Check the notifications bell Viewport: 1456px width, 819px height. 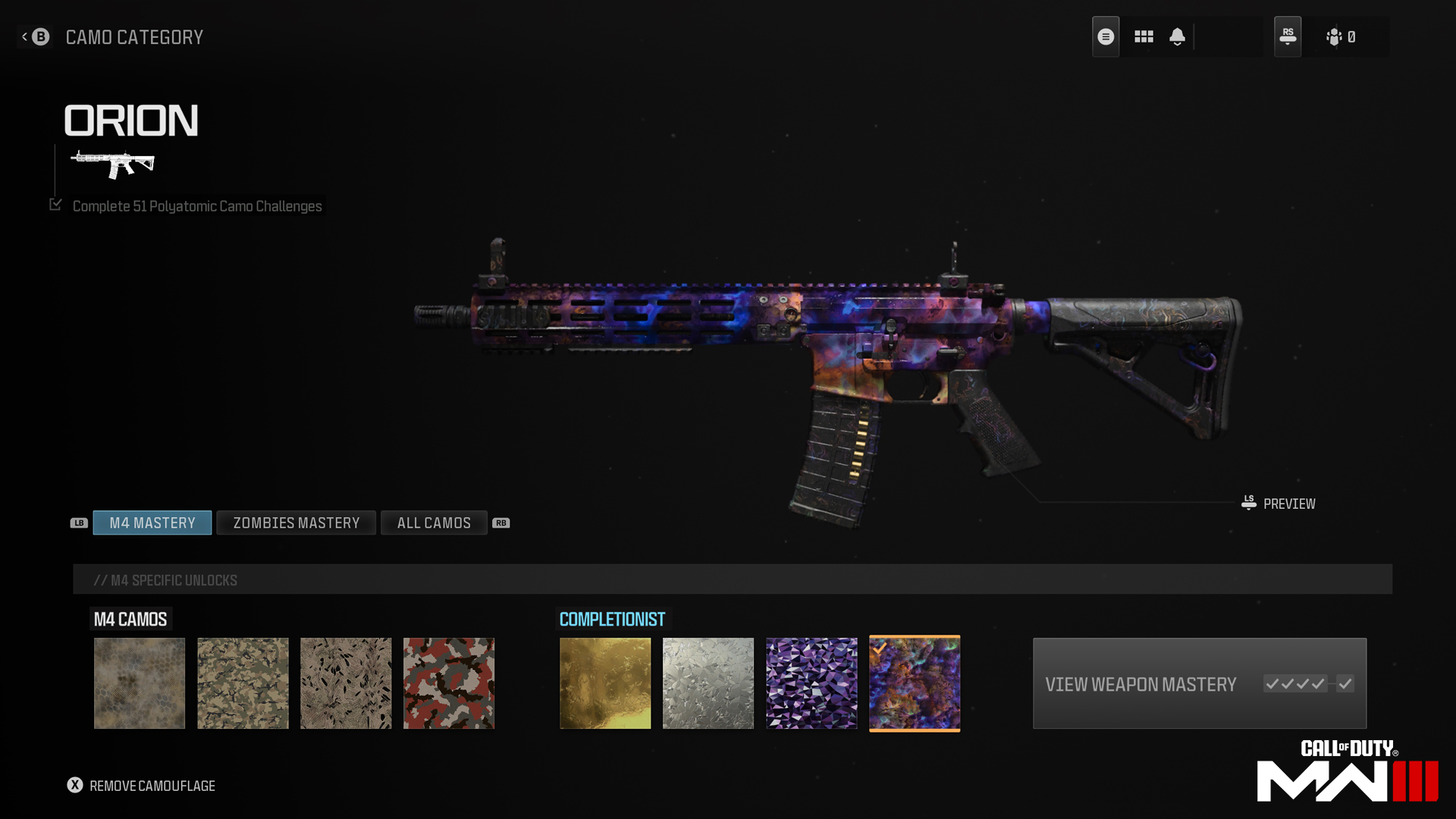point(1177,36)
